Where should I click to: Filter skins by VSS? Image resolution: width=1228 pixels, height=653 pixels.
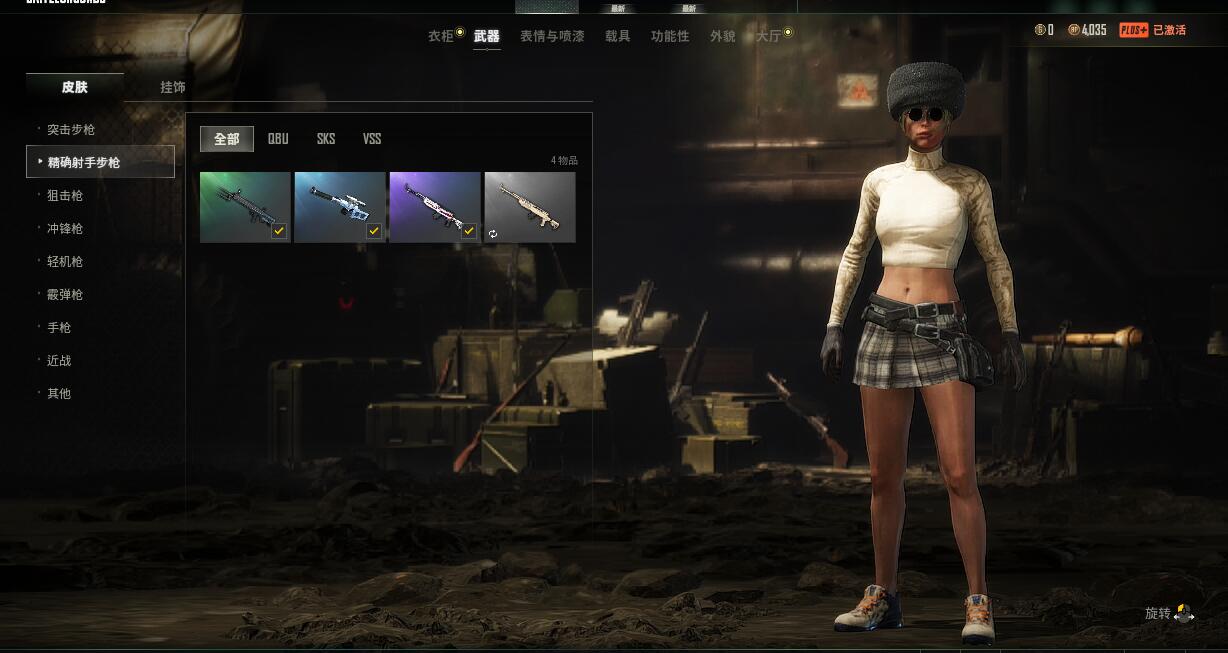point(372,139)
